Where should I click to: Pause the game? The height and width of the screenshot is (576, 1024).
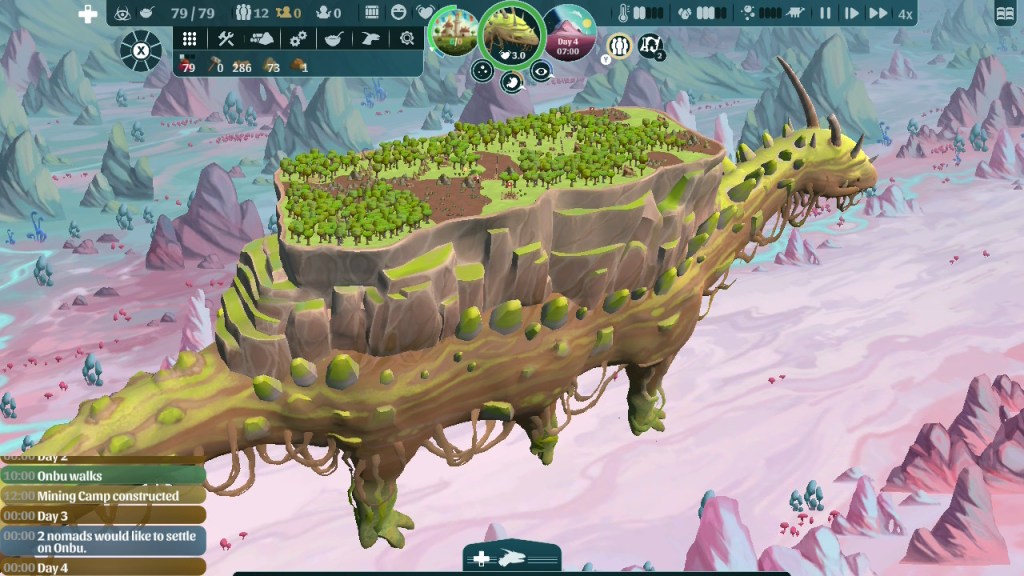[x=826, y=14]
